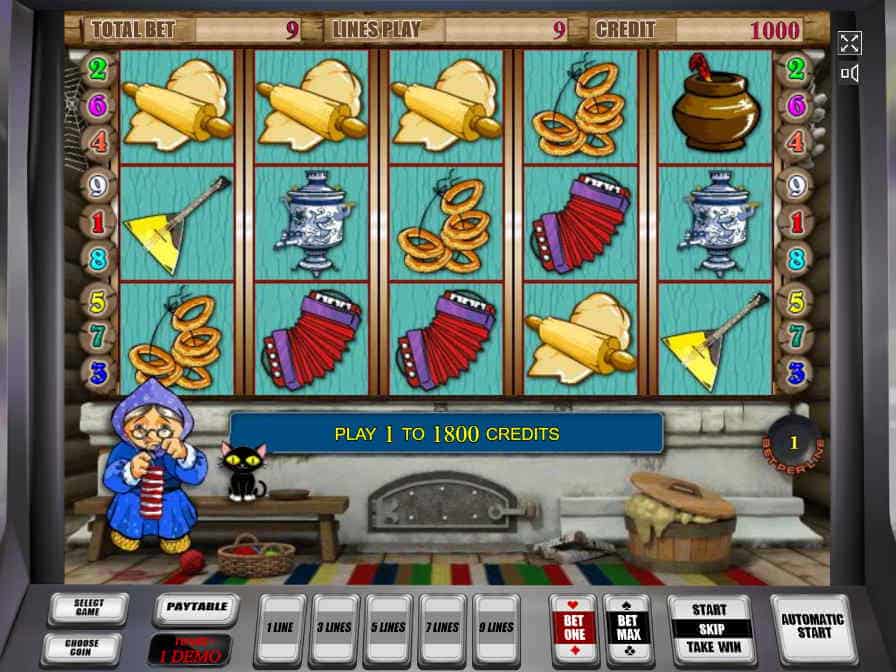This screenshot has height=672, width=896.
Task: Set play to 7 Lines
Action: click(444, 628)
